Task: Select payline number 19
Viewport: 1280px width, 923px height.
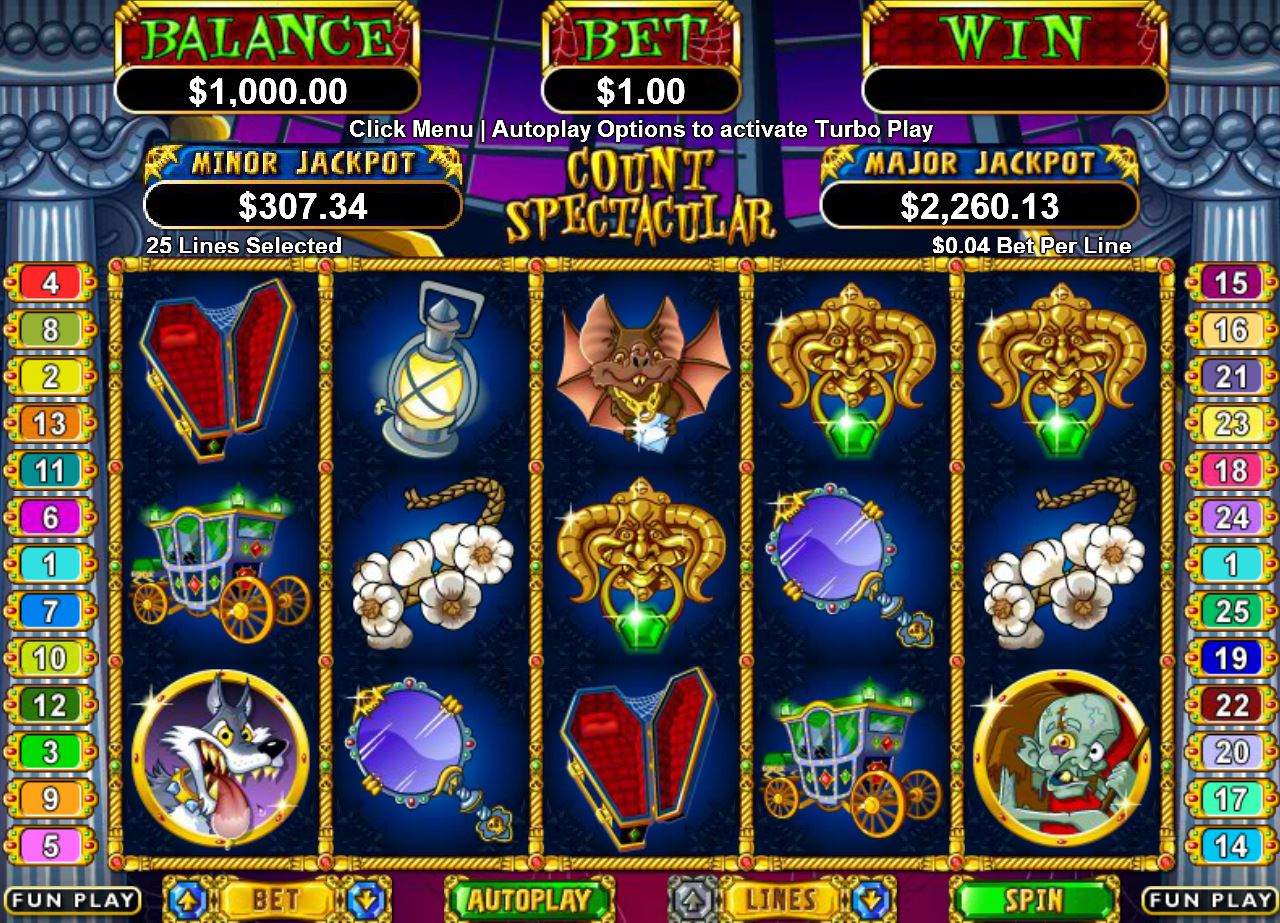Action: pos(1231,658)
